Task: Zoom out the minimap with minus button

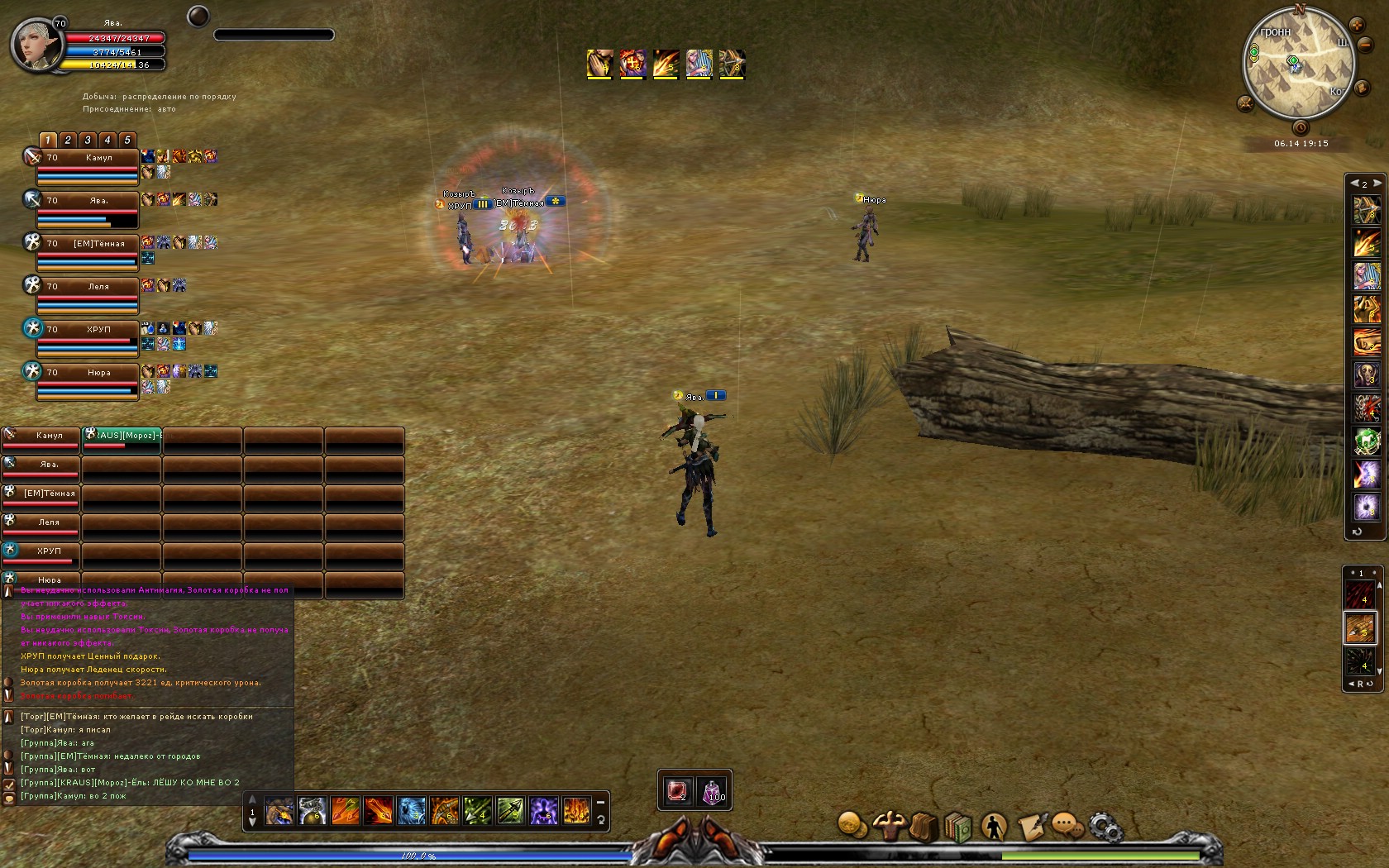Action: tap(1366, 45)
